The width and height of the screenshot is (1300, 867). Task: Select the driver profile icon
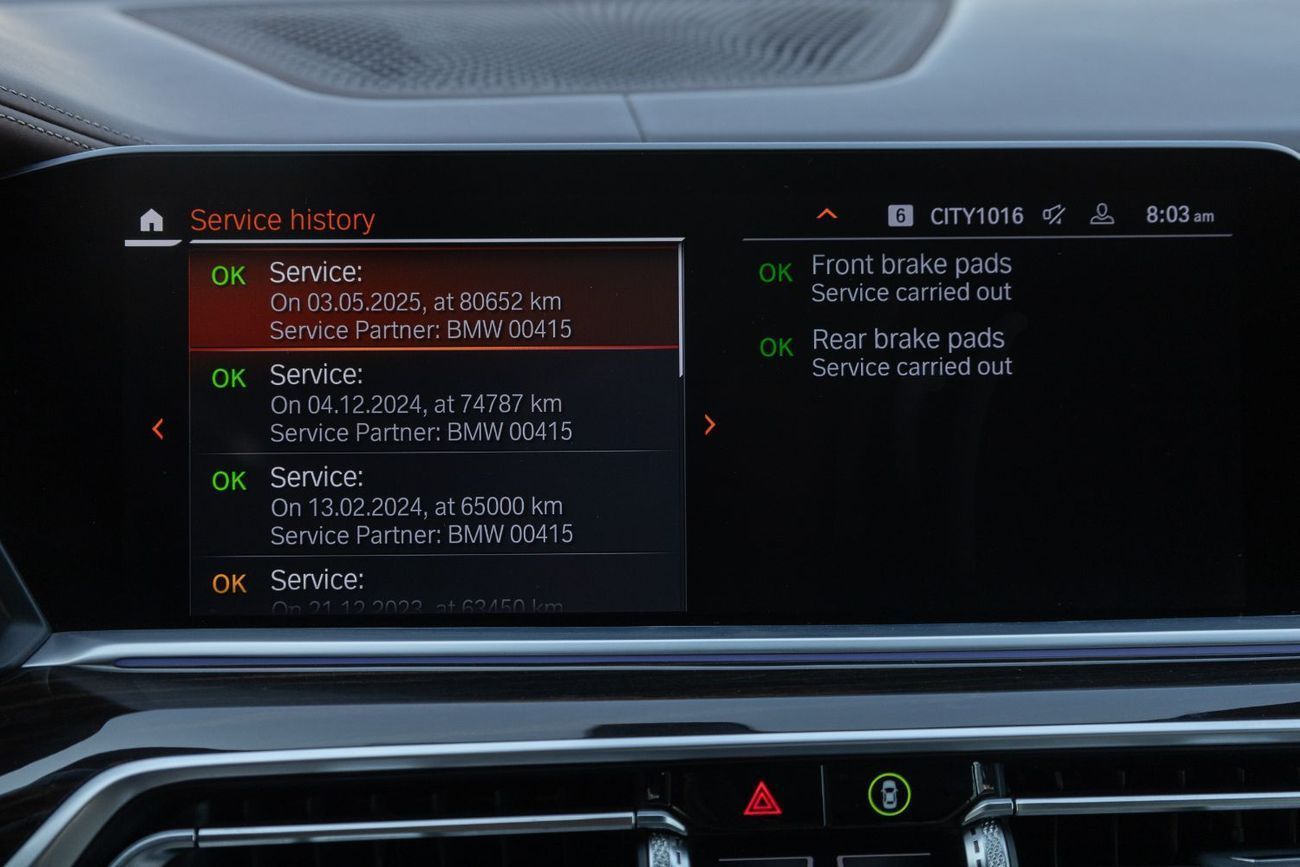(1102, 215)
